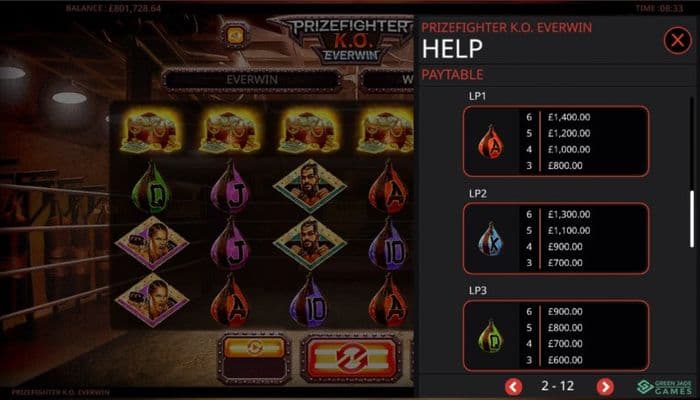Go to the next help page

(605, 386)
